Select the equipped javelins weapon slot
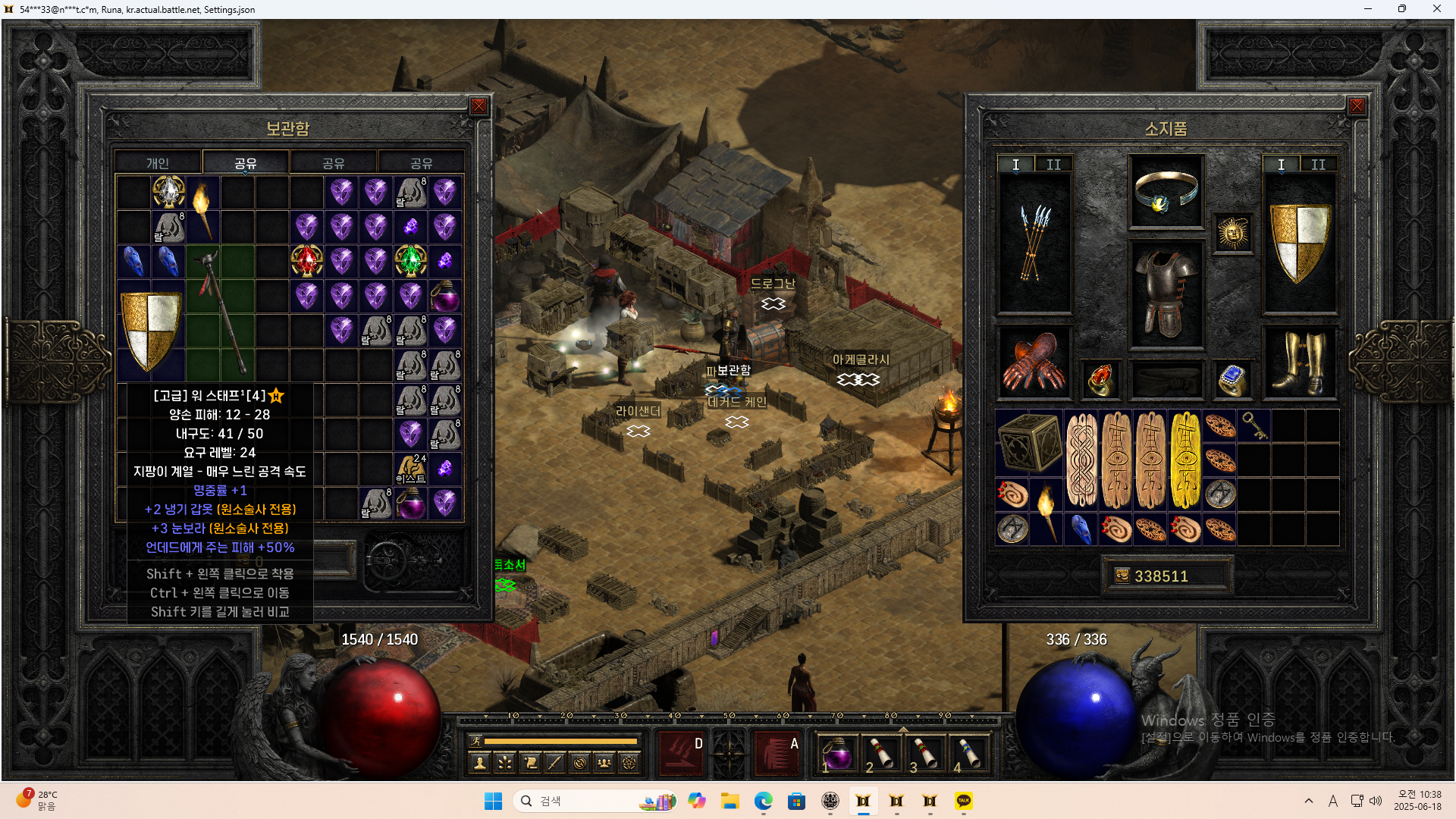The height and width of the screenshot is (819, 1456). click(x=1034, y=243)
